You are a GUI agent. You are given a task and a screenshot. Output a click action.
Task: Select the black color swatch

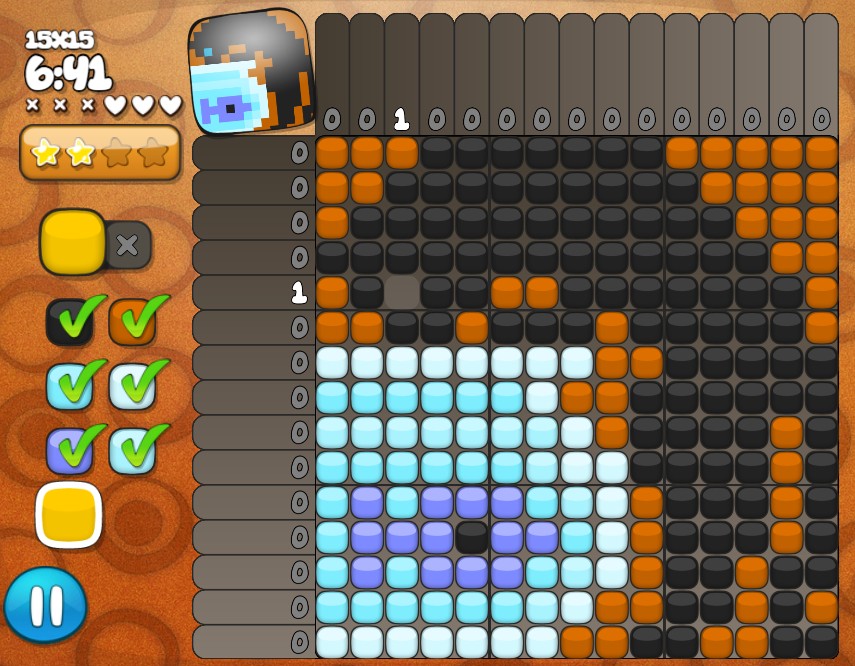(69, 321)
